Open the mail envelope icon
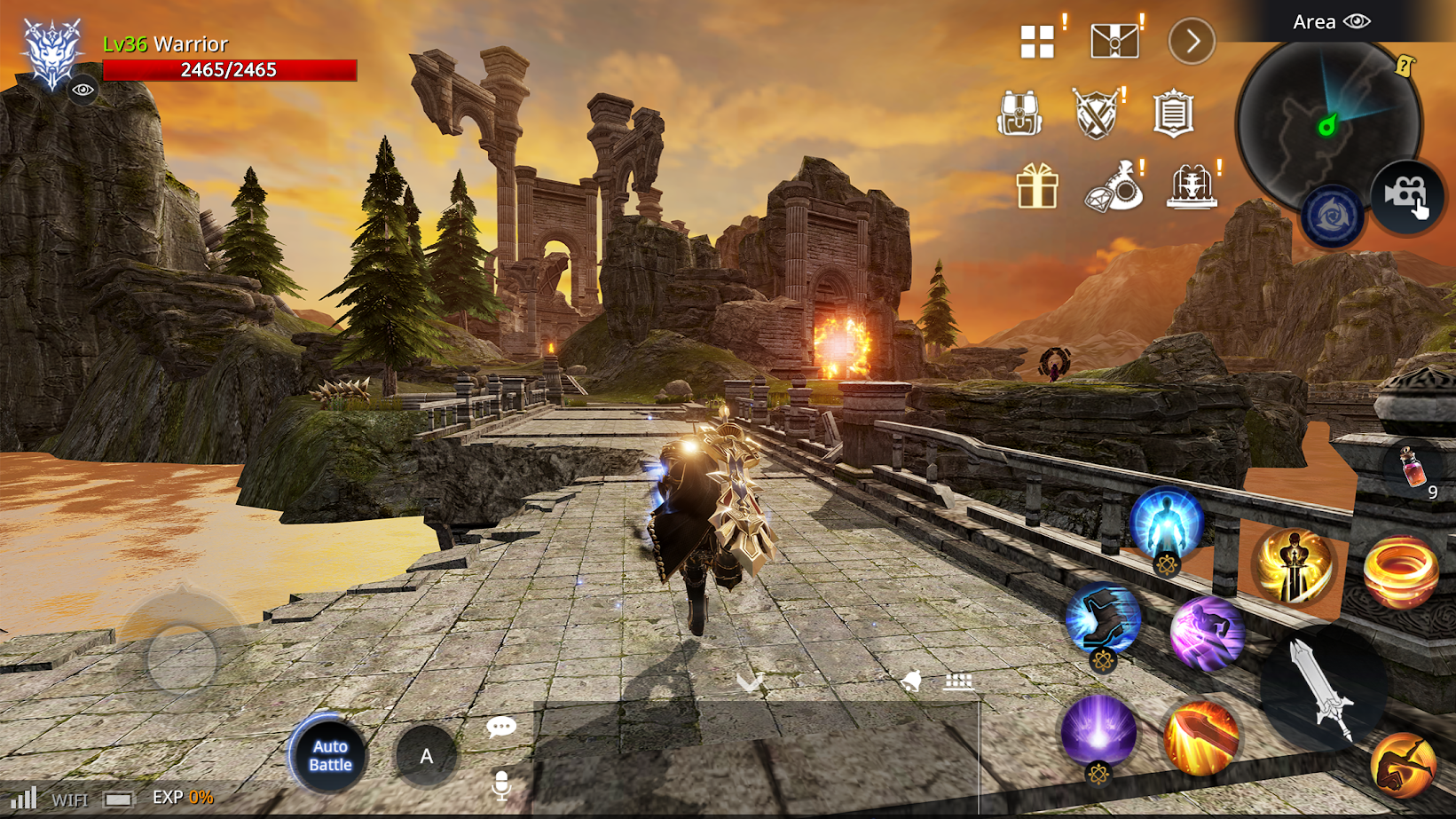The width and height of the screenshot is (1456, 819). tap(1114, 41)
